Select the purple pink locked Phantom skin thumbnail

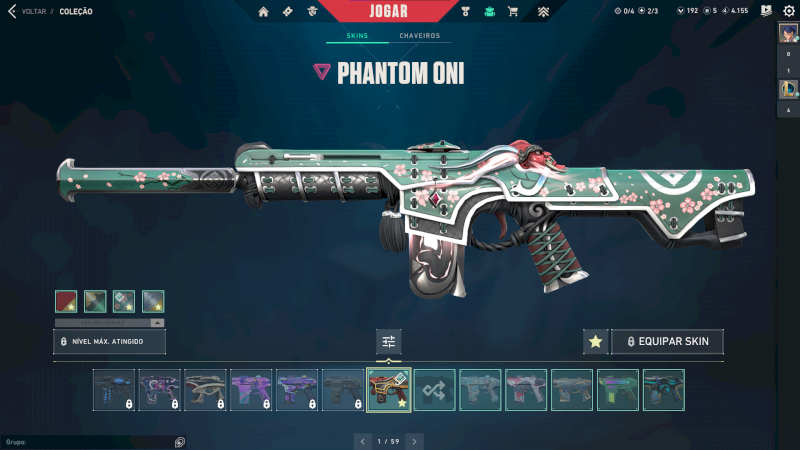(x=251, y=390)
